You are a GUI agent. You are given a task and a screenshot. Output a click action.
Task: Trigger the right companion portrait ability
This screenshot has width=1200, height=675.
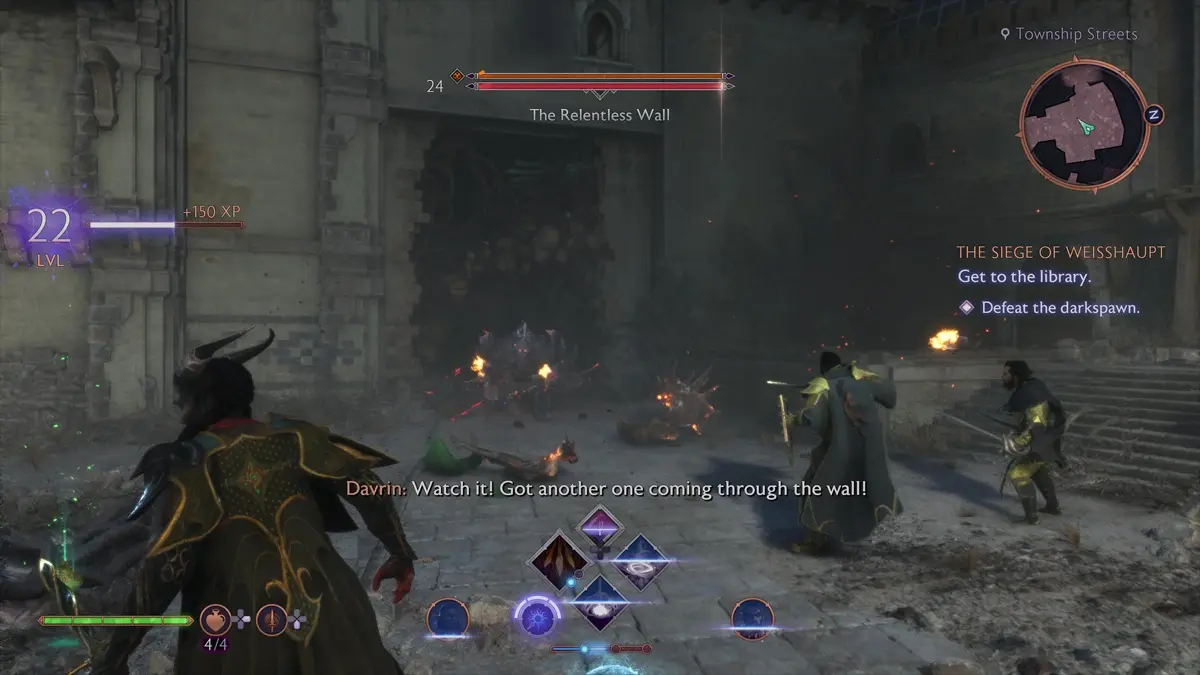pyautogui.click(x=752, y=618)
